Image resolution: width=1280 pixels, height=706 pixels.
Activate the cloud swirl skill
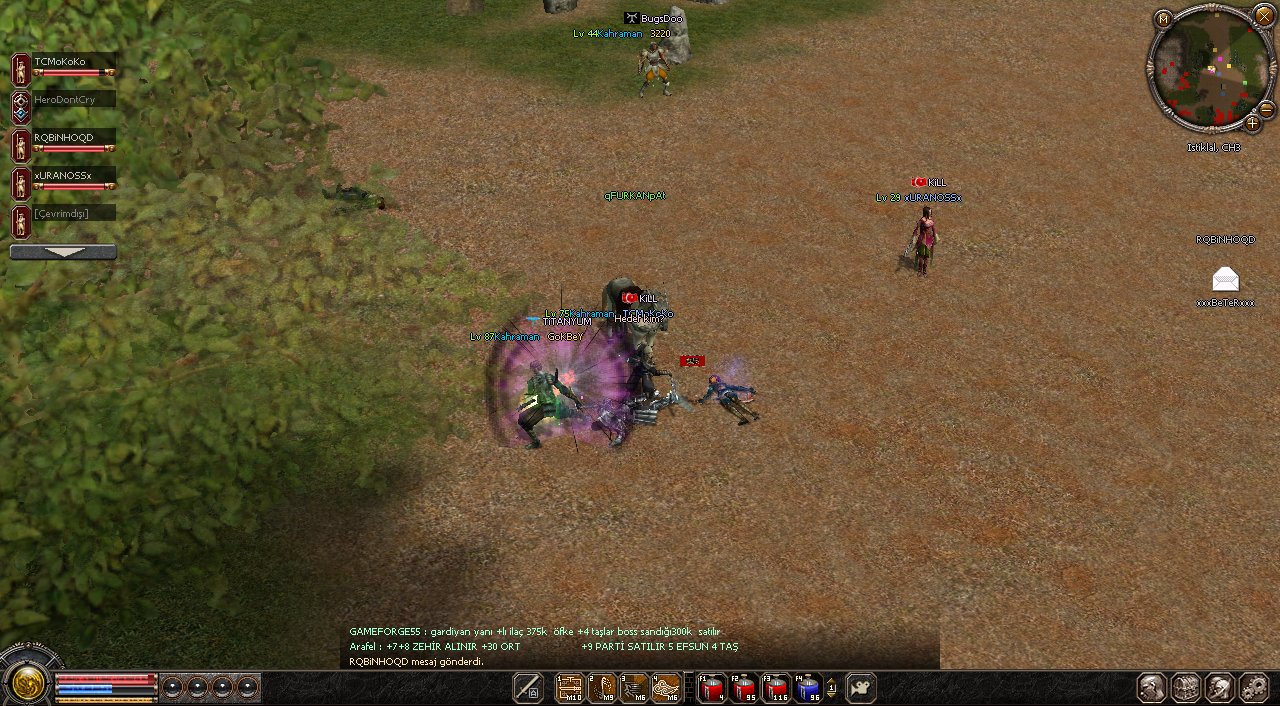point(666,688)
